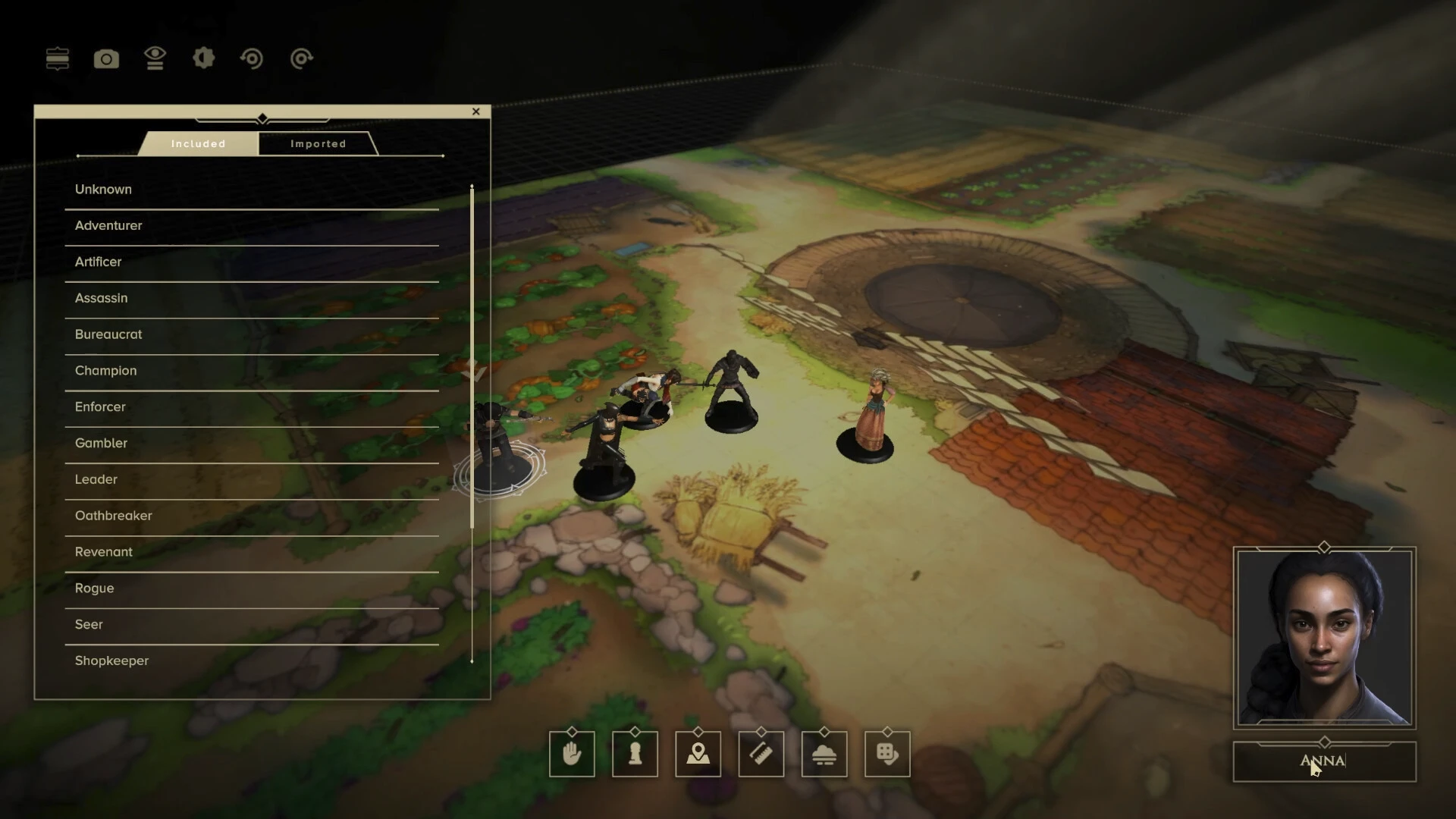Select the hand grab tool
Screen dimensions: 1456x819
tap(571, 754)
